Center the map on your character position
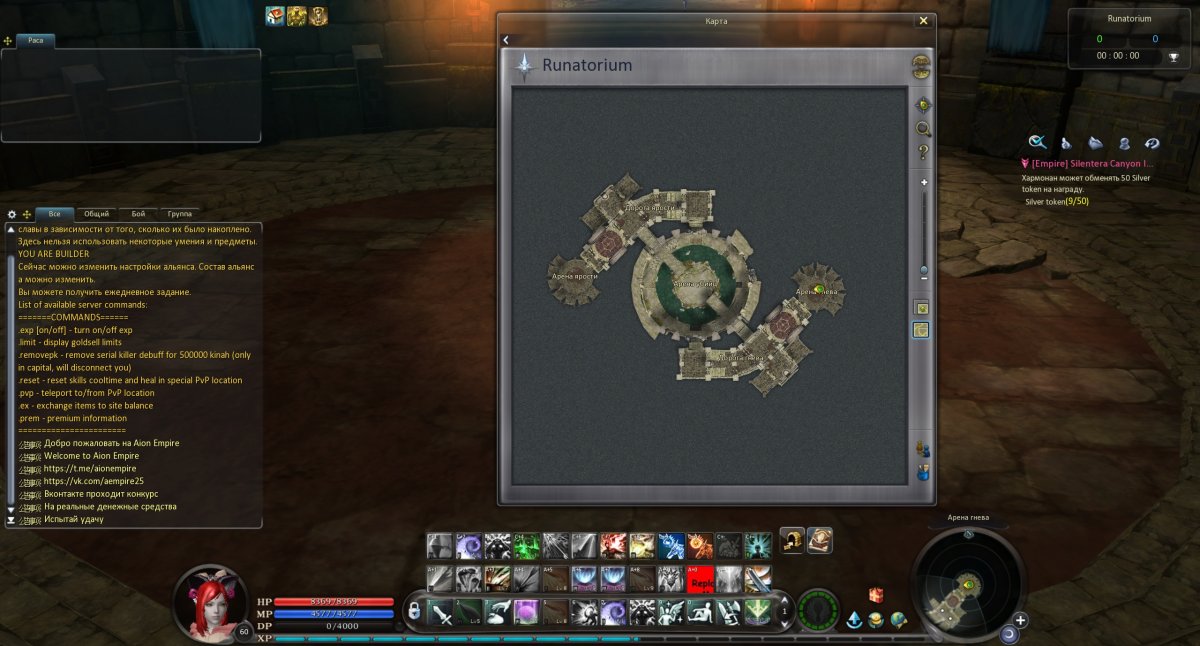Image resolution: width=1200 pixels, height=646 pixels. 923,105
